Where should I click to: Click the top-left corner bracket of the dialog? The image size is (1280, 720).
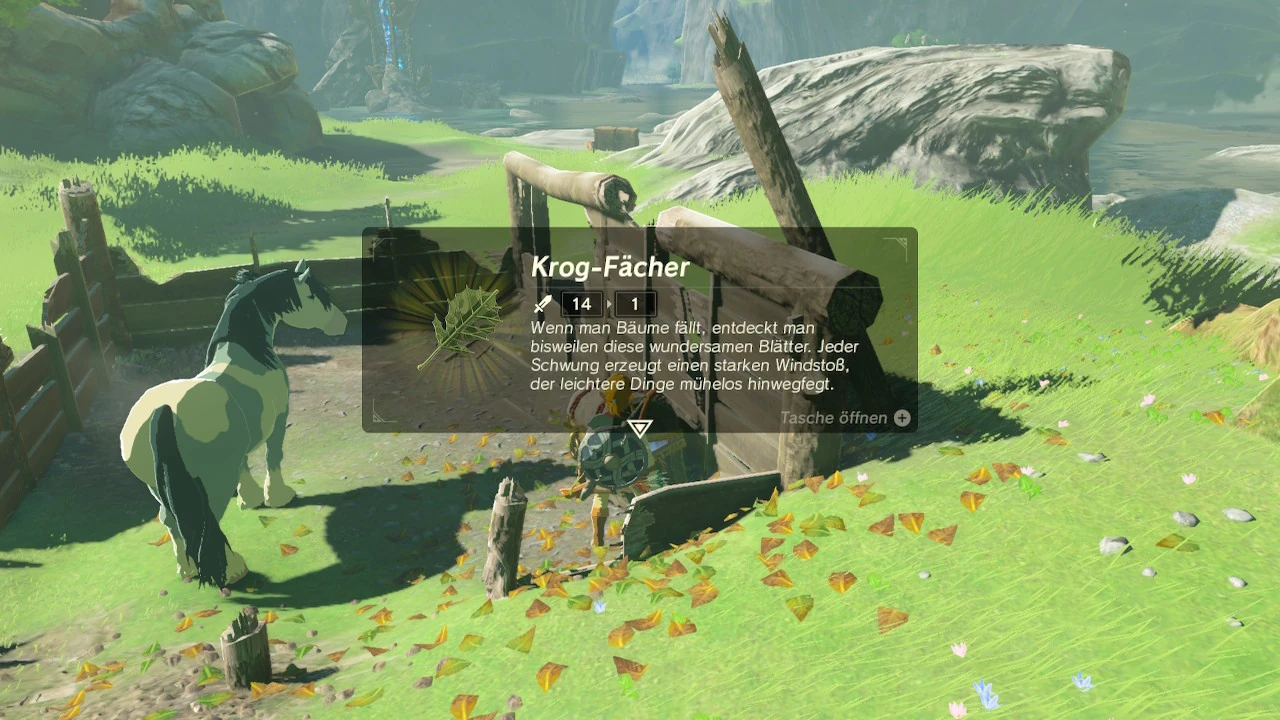point(378,241)
